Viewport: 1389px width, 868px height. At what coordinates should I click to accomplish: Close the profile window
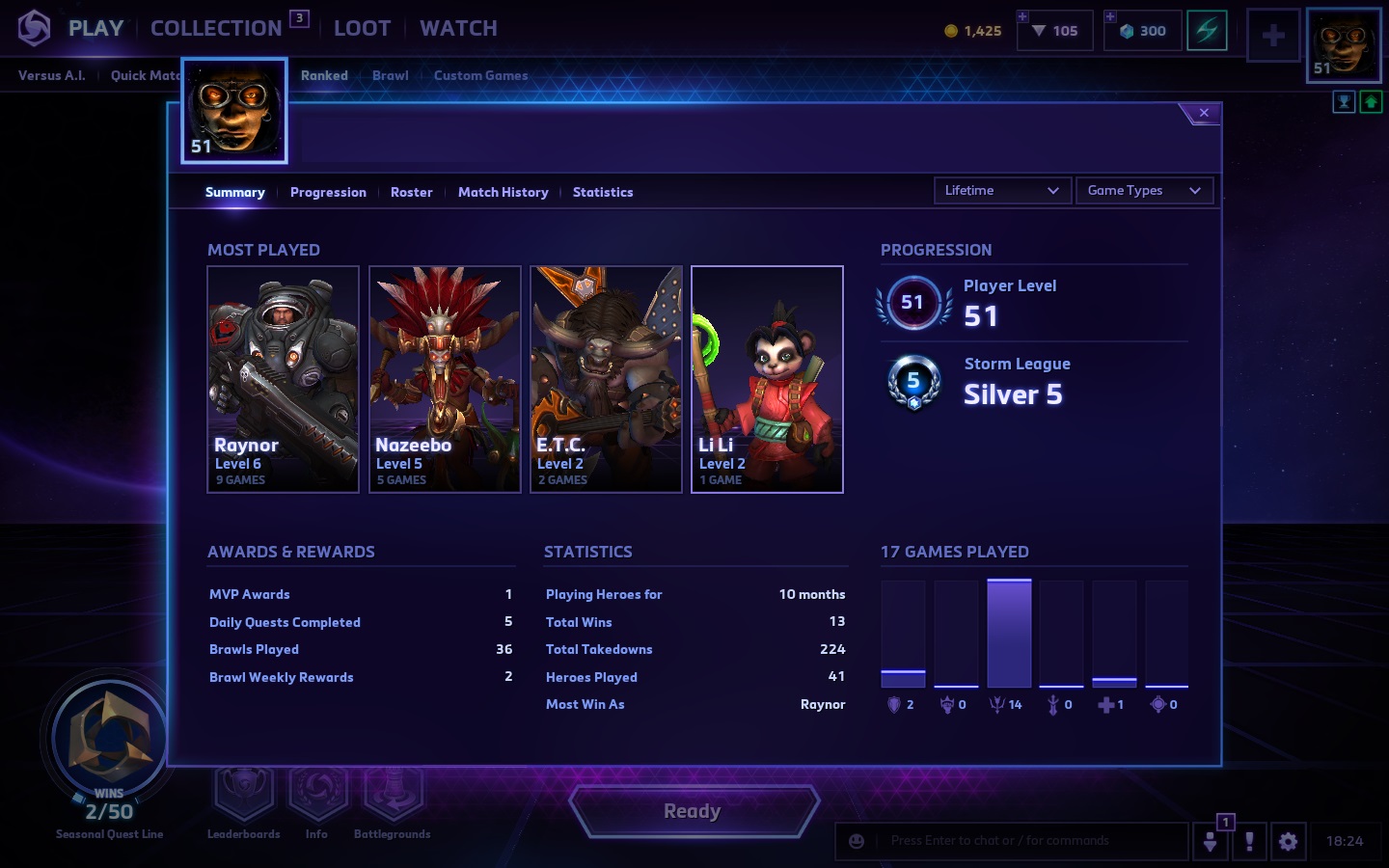pos(1204,113)
